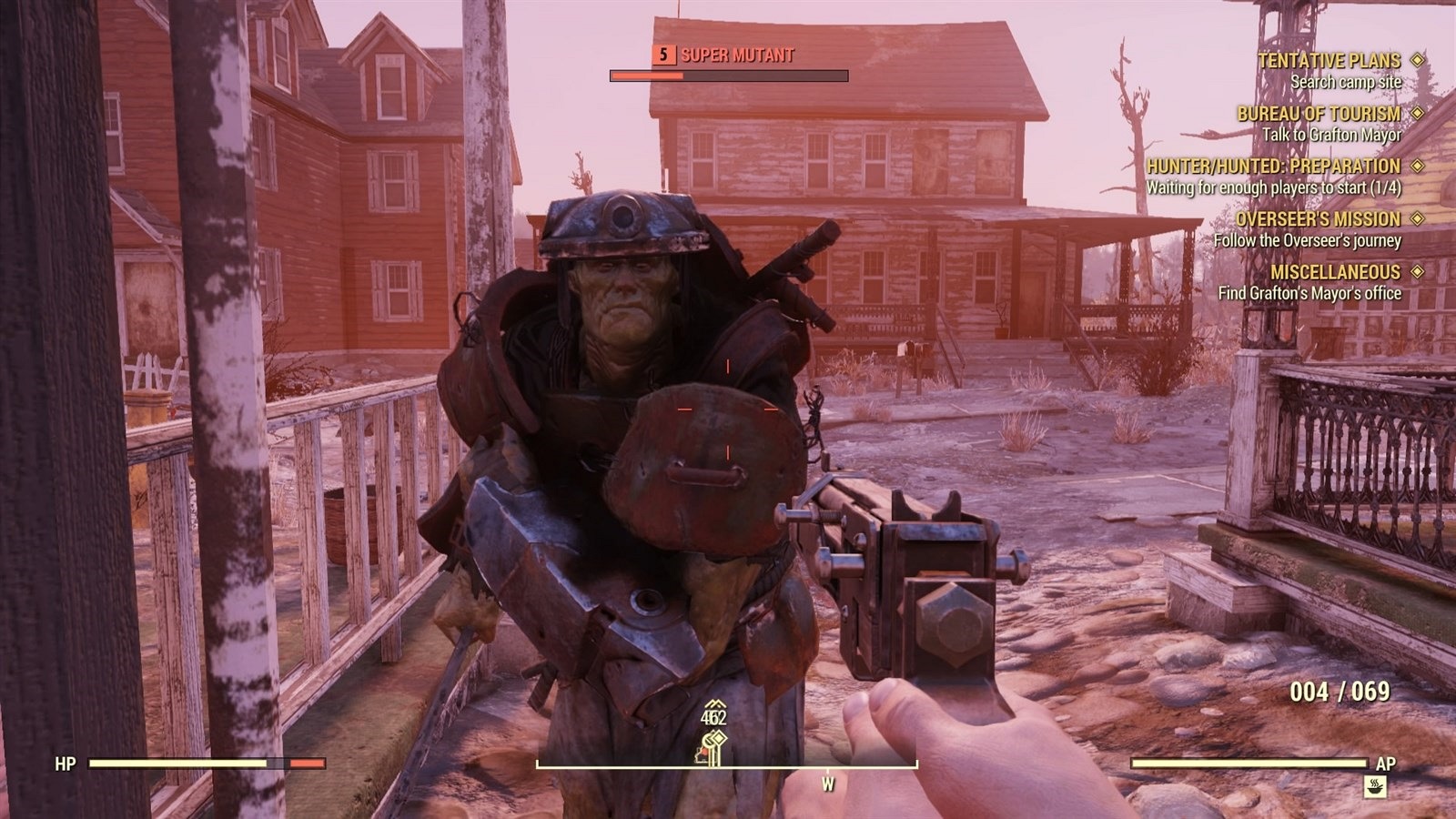The width and height of the screenshot is (1456, 819).
Task: Select the Miscellaneous quest tracker entry
Action: tap(1335, 272)
